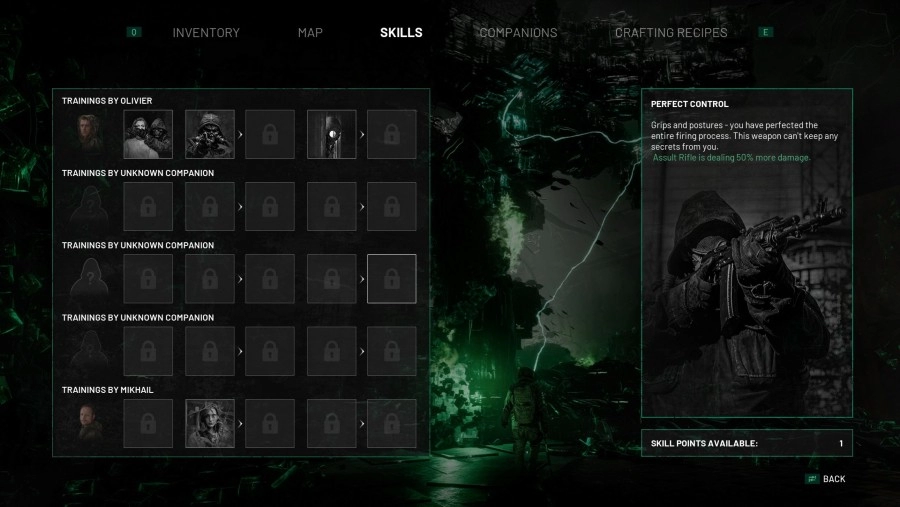Show the Companions tab

[518, 33]
